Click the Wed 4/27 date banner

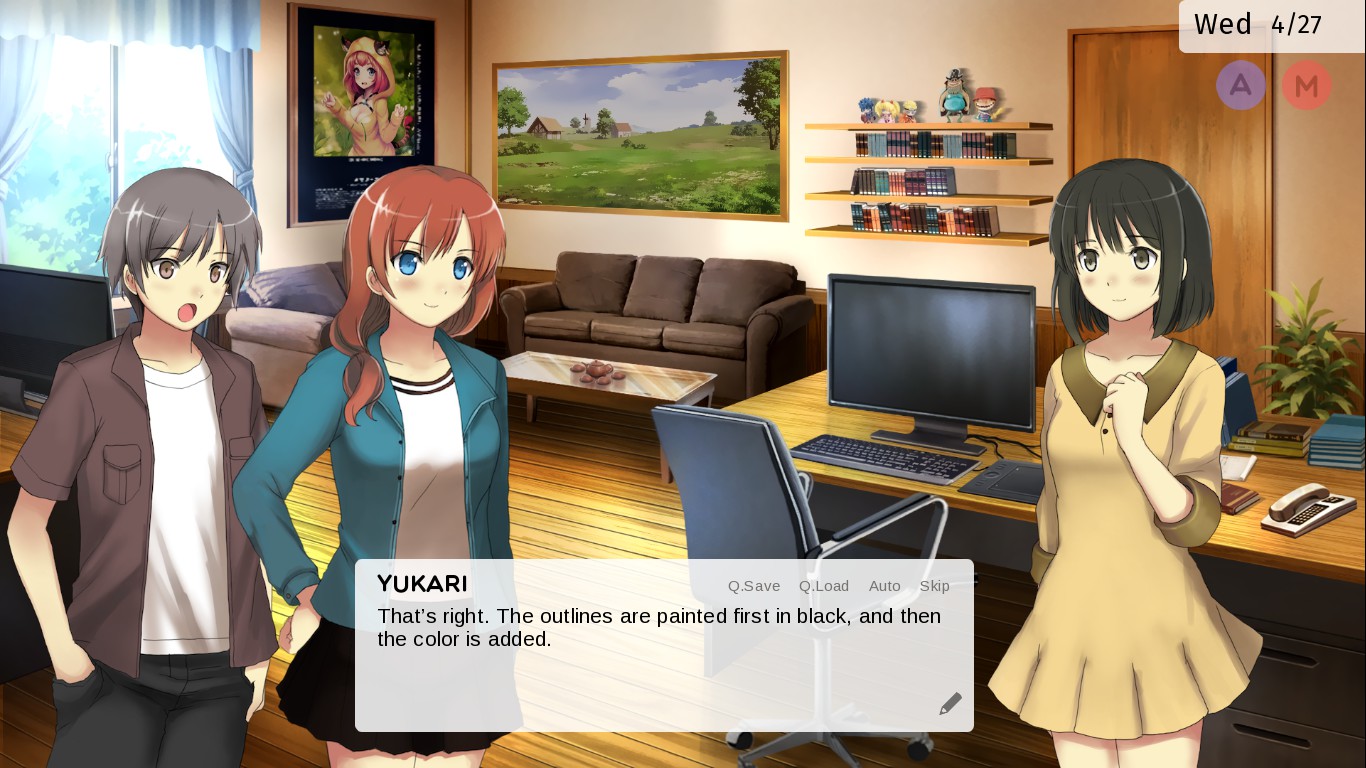tap(1258, 25)
